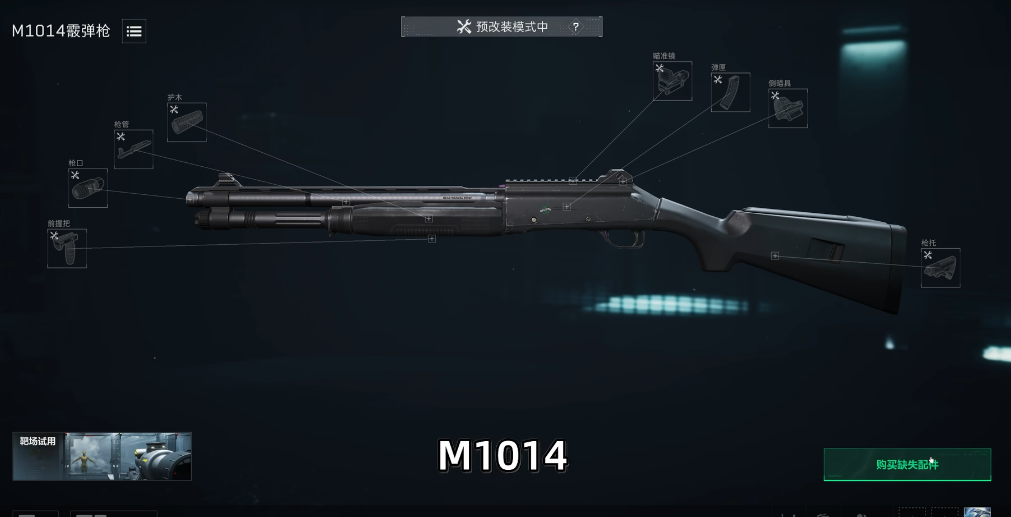The width and height of the screenshot is (1011, 517).
Task: Open the 靶场试用 firing range trial
Action: [102, 457]
